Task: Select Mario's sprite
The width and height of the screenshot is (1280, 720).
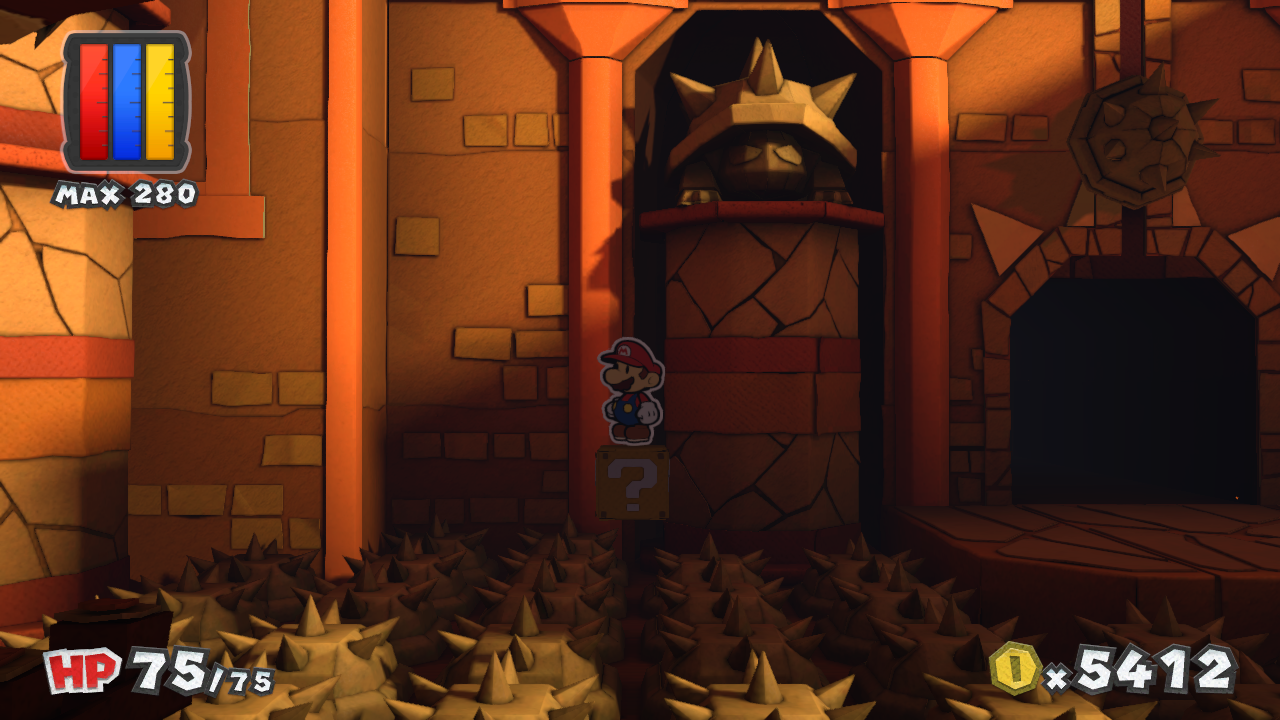Action: tap(630, 395)
